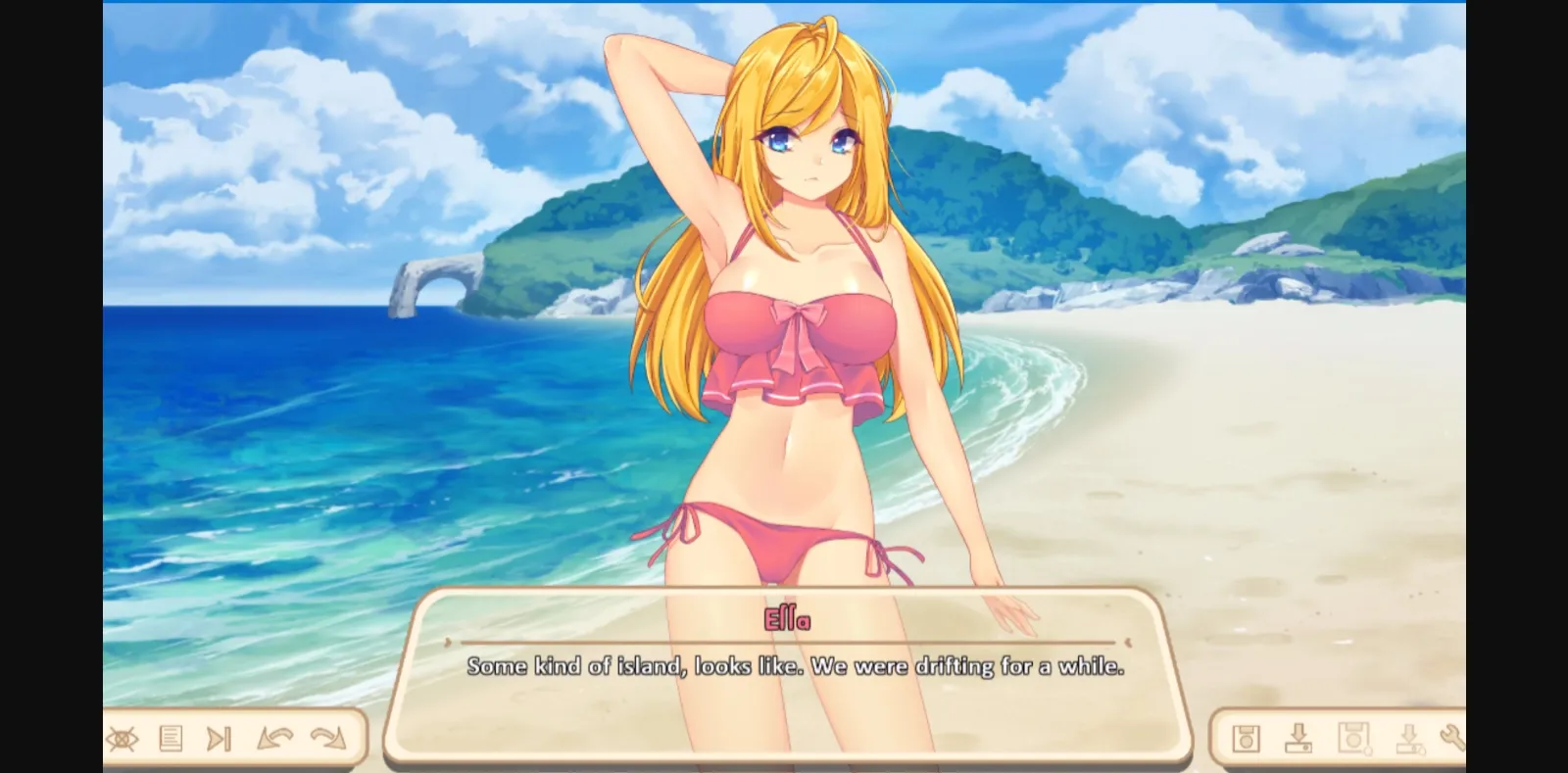
Task: Quick save the current scene
Action: (x=1354, y=740)
